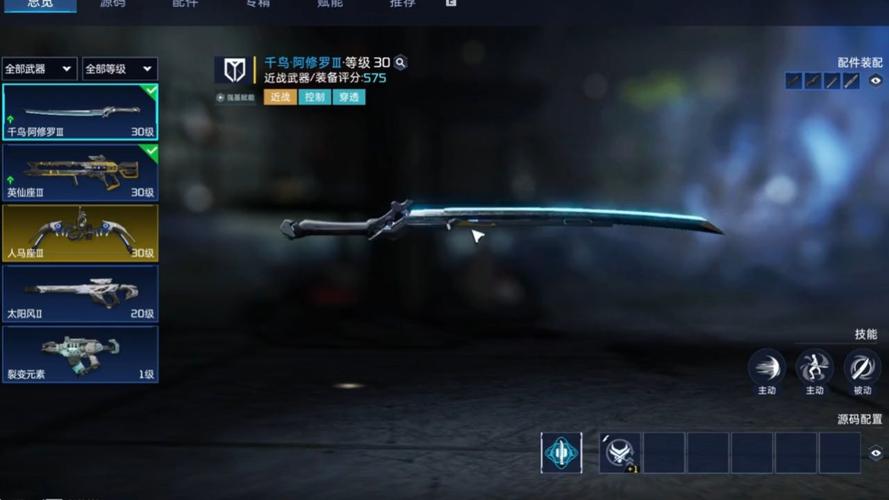
Task: Click the 近战 melee tag
Action: tap(280, 97)
